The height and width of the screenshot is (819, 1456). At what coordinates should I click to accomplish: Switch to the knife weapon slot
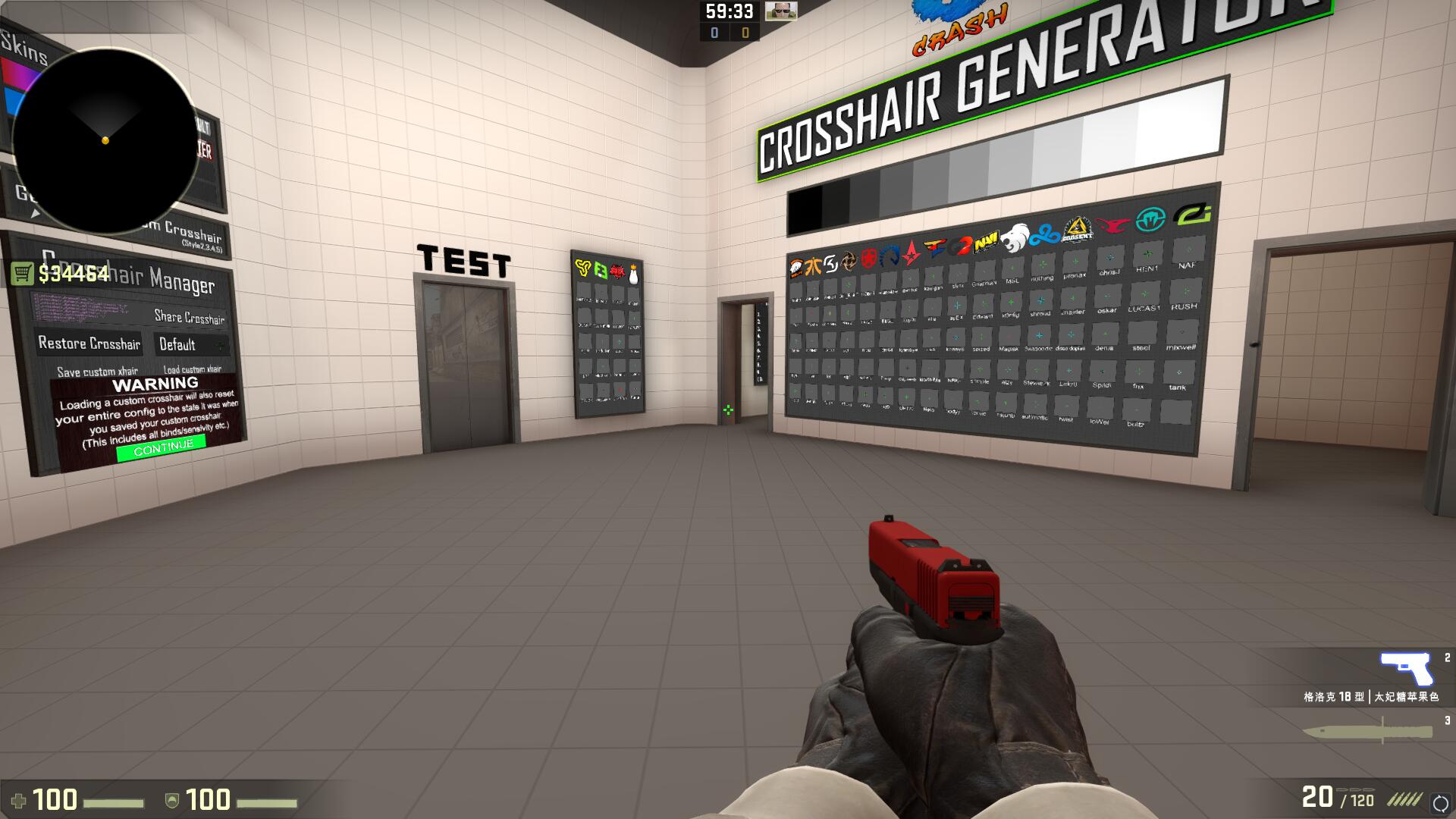coord(1367,732)
